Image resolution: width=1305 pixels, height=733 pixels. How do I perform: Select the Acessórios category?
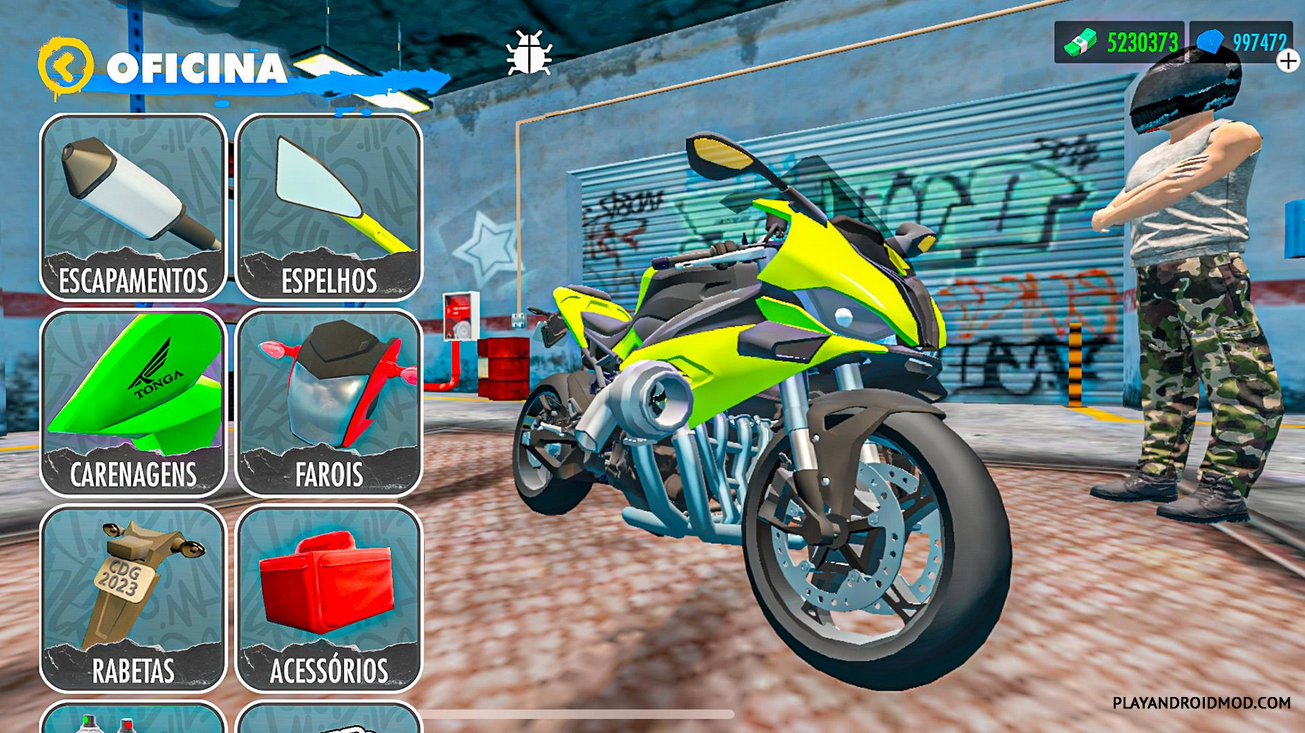329,598
